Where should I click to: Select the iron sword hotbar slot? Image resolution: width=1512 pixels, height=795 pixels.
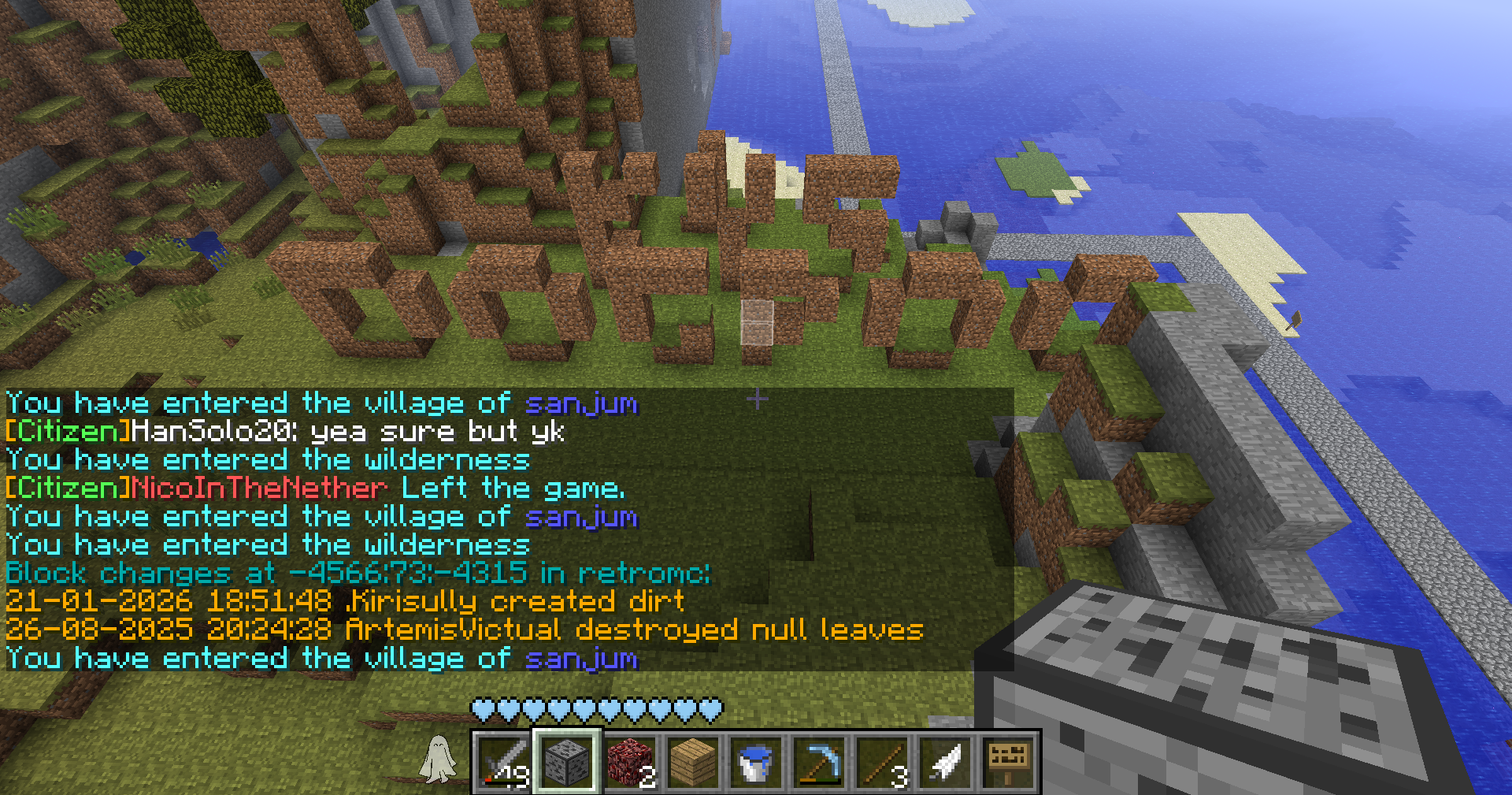click(504, 762)
